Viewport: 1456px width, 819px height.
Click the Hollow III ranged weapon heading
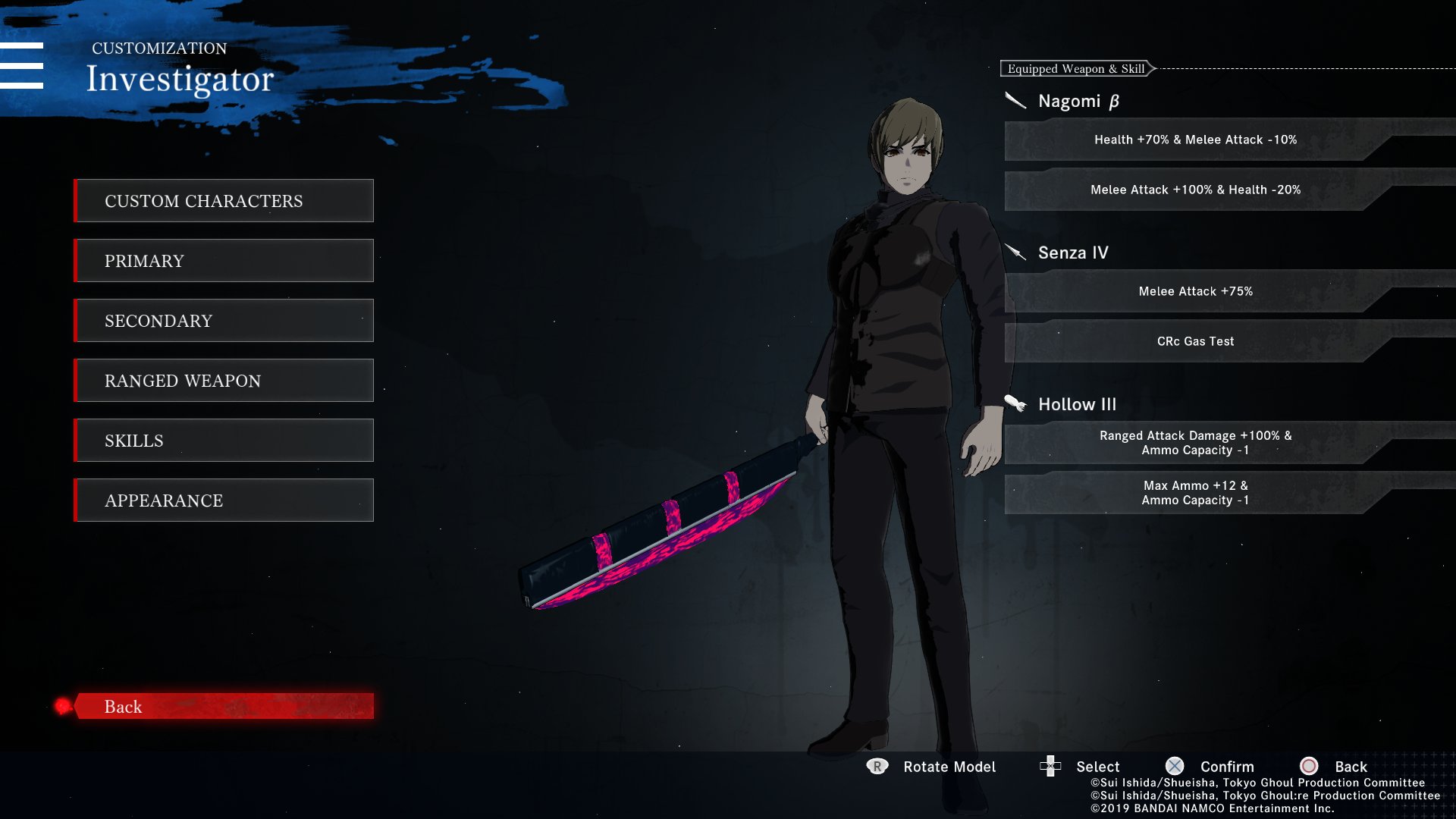pyautogui.click(x=1077, y=404)
